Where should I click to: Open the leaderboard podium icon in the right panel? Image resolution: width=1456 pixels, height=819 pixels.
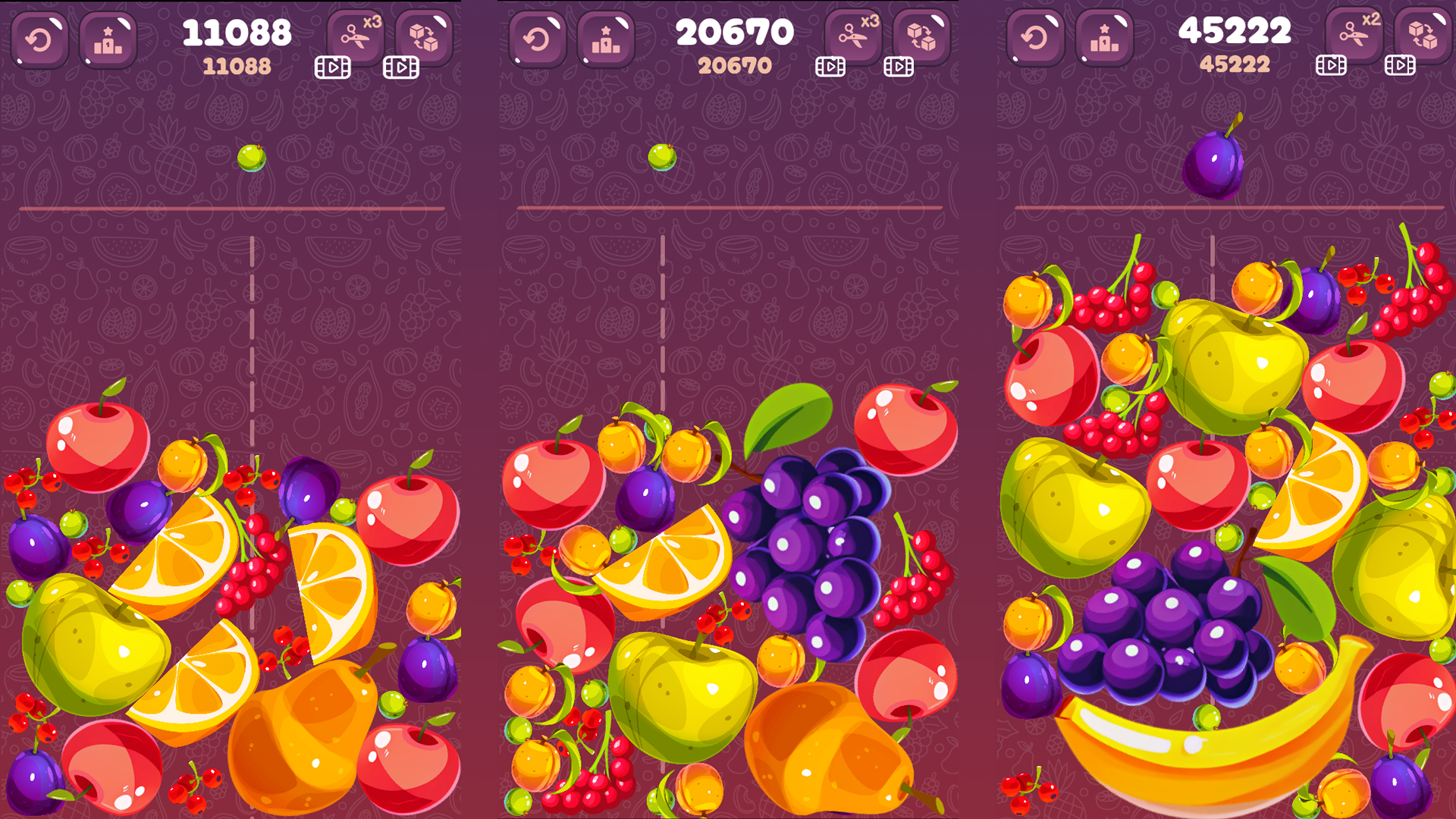click(1105, 36)
